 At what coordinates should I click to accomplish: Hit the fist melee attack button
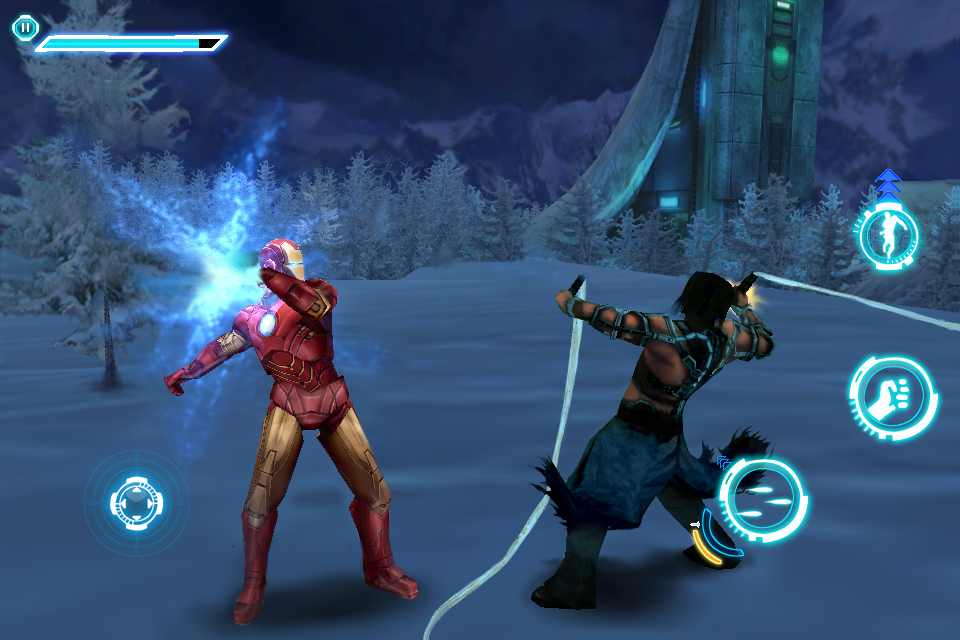(x=892, y=398)
